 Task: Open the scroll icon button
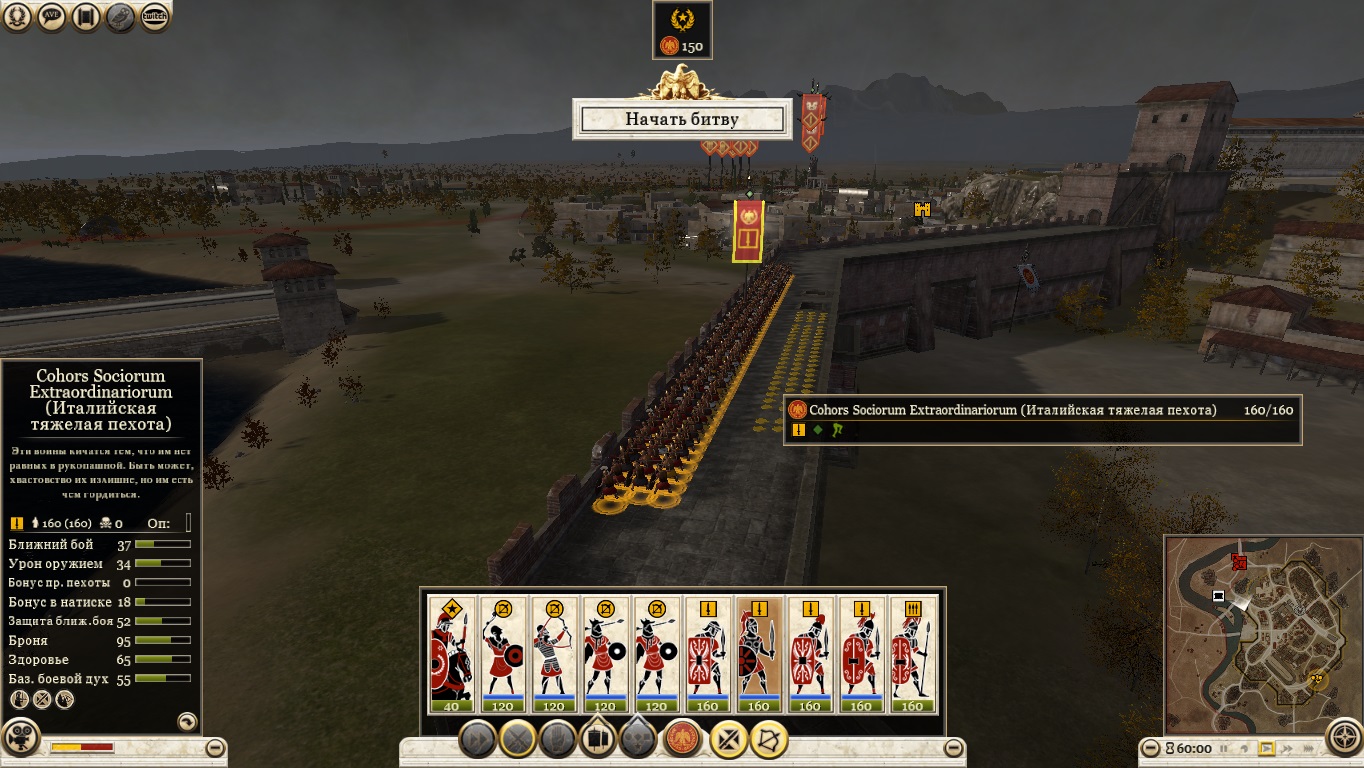pos(87,17)
